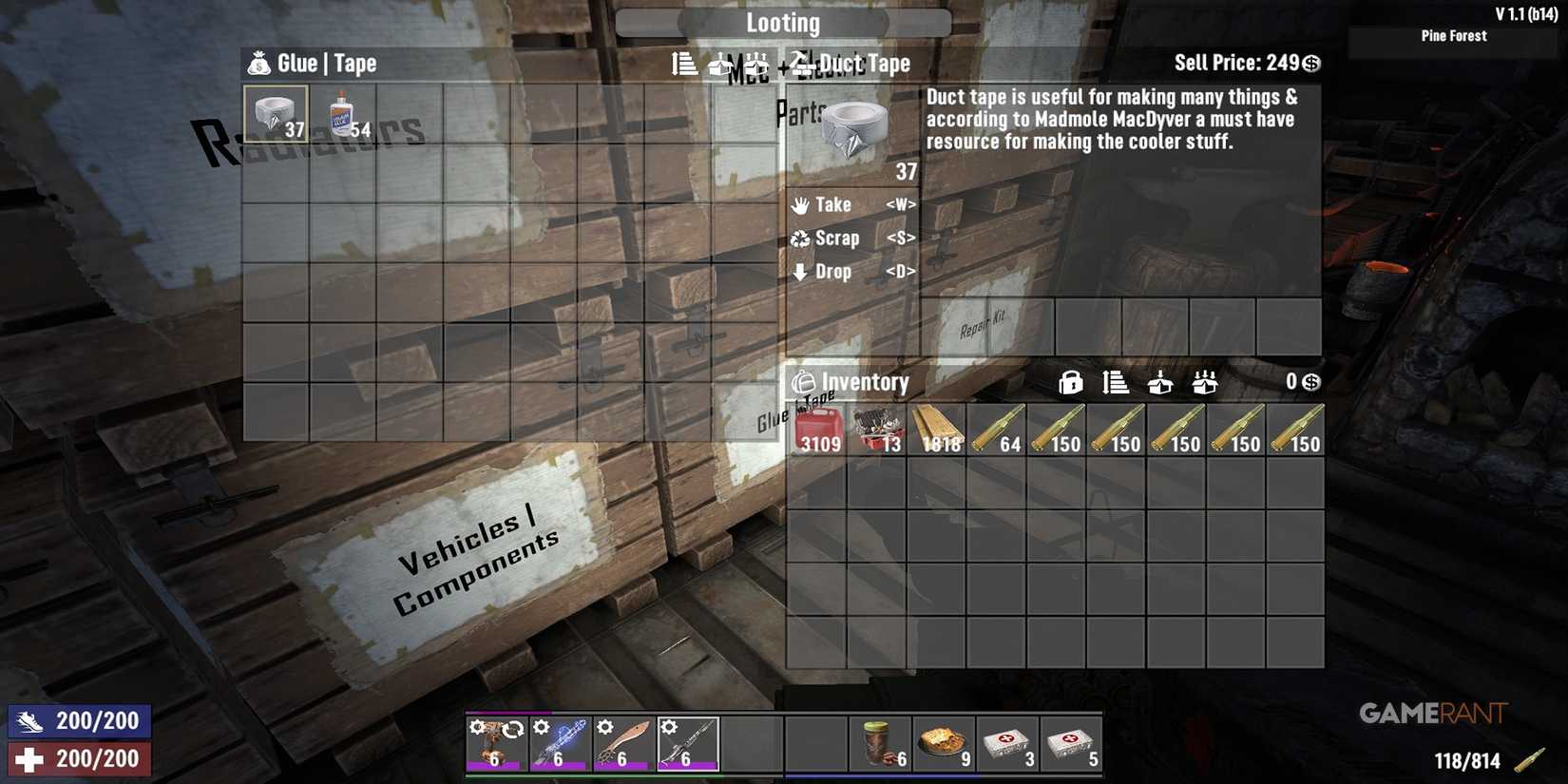1568x784 pixels.
Task: Click the stamina 200/200 bar
Action: (79, 720)
